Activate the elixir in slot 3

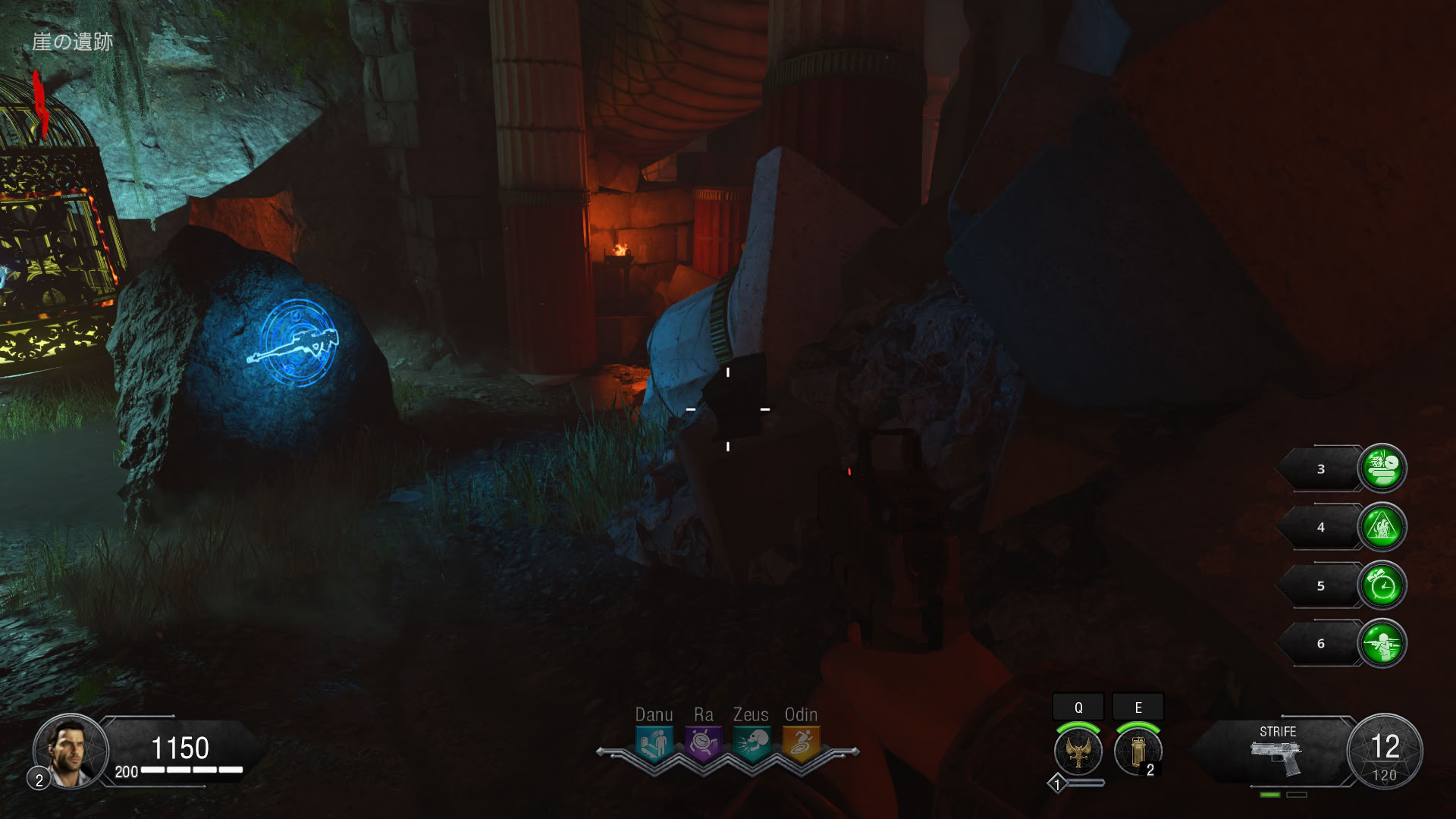[x=1382, y=469]
